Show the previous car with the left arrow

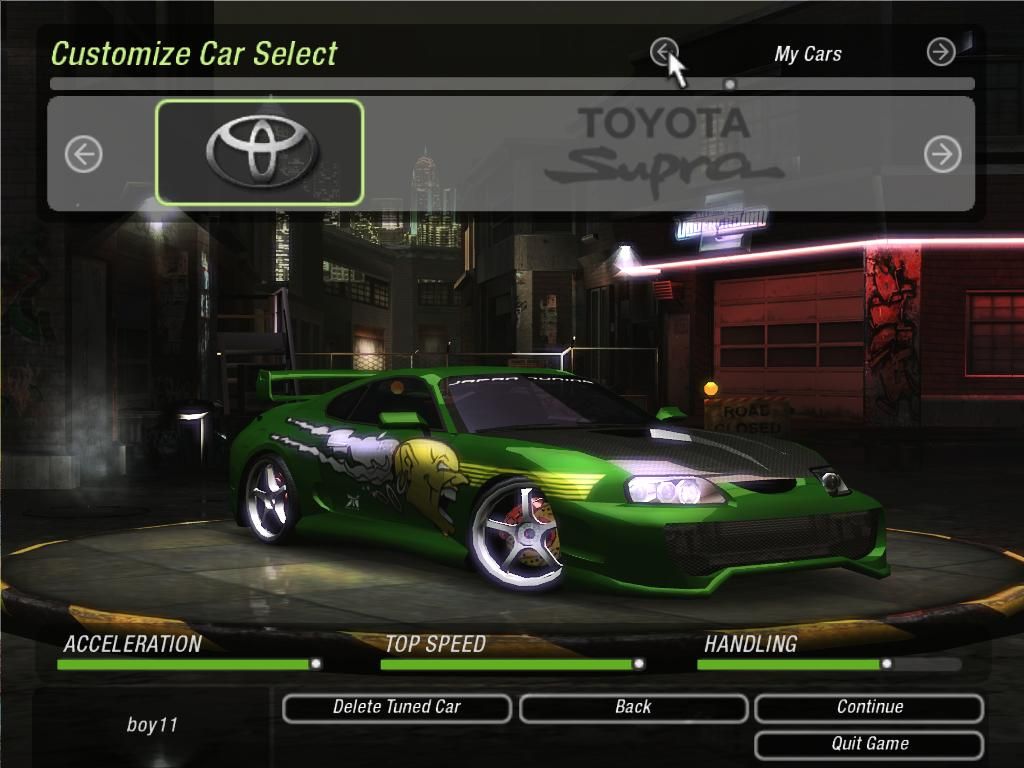coord(84,154)
